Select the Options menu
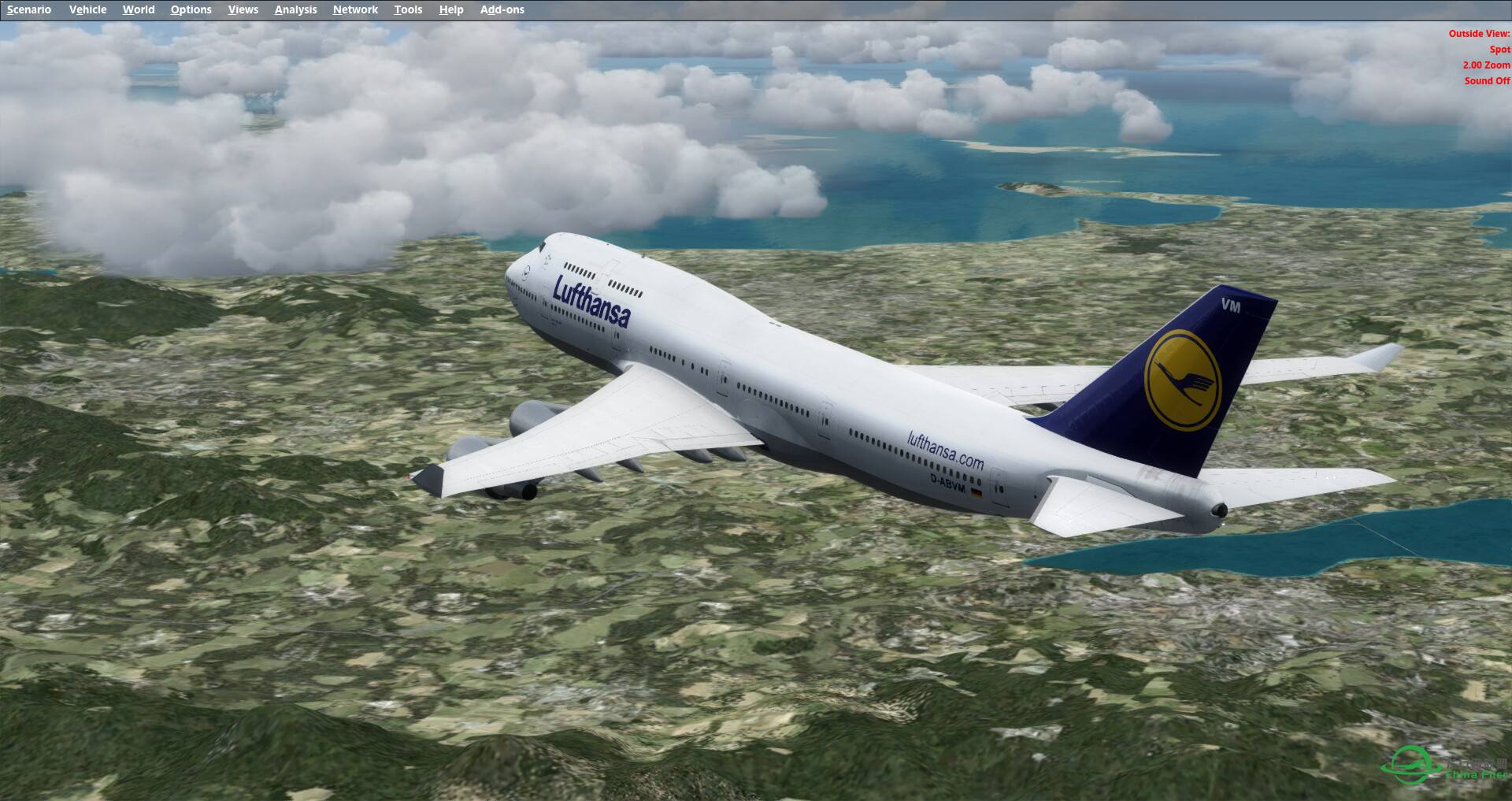The image size is (1512, 801). (x=191, y=9)
